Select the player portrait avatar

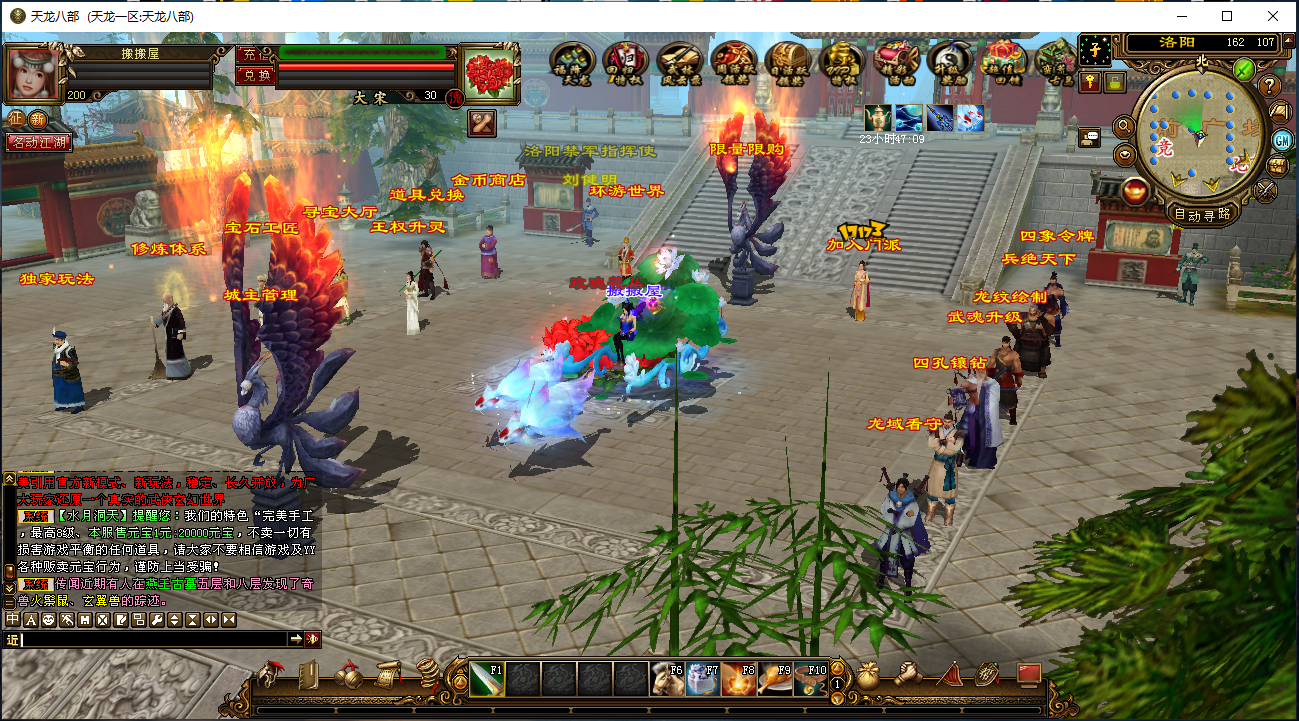pyautogui.click(x=34, y=70)
